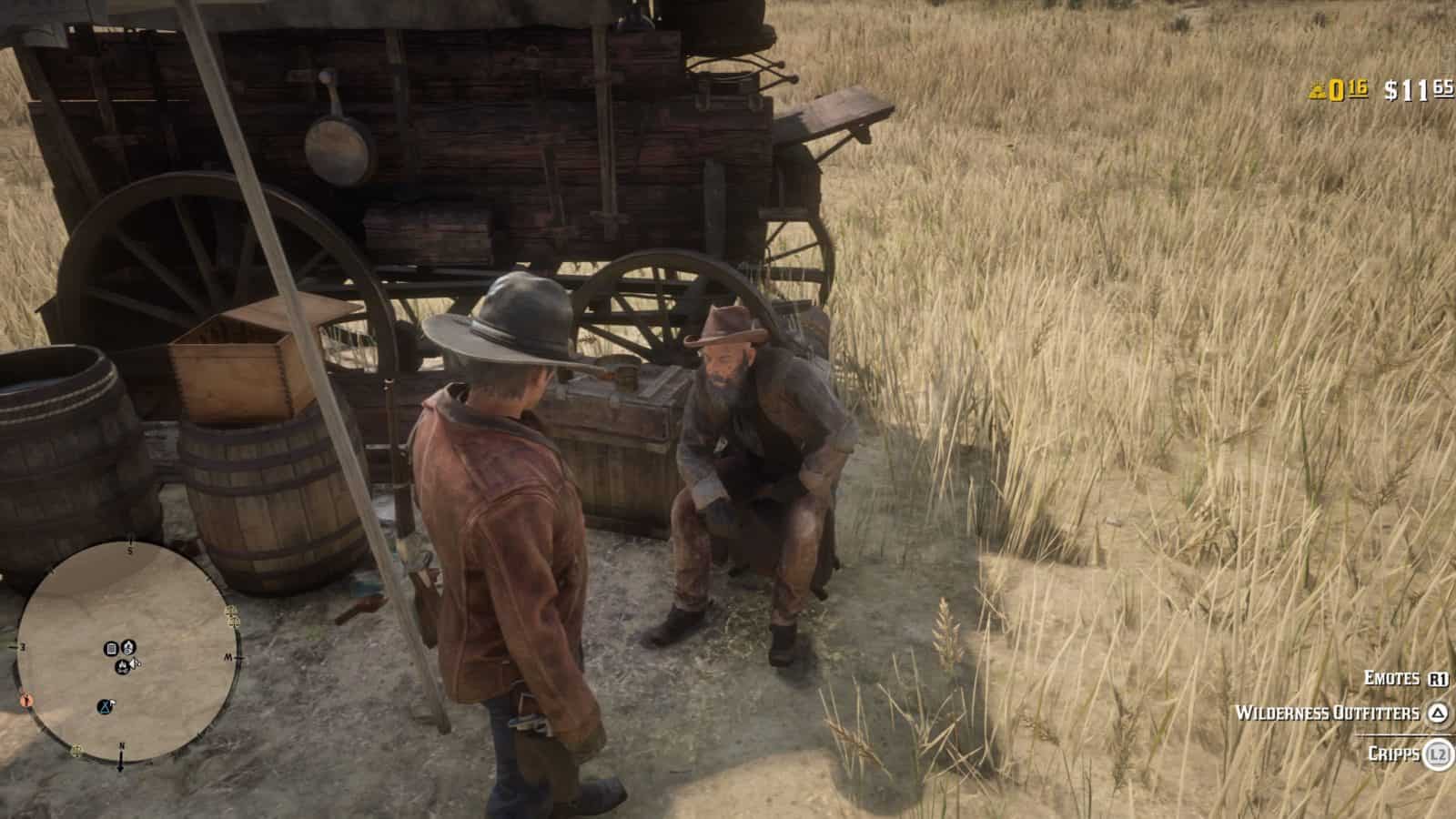Click the speaker indicator beside the campfire blip
Screen dimensions: 1456x819
pyautogui.click(x=136, y=662)
